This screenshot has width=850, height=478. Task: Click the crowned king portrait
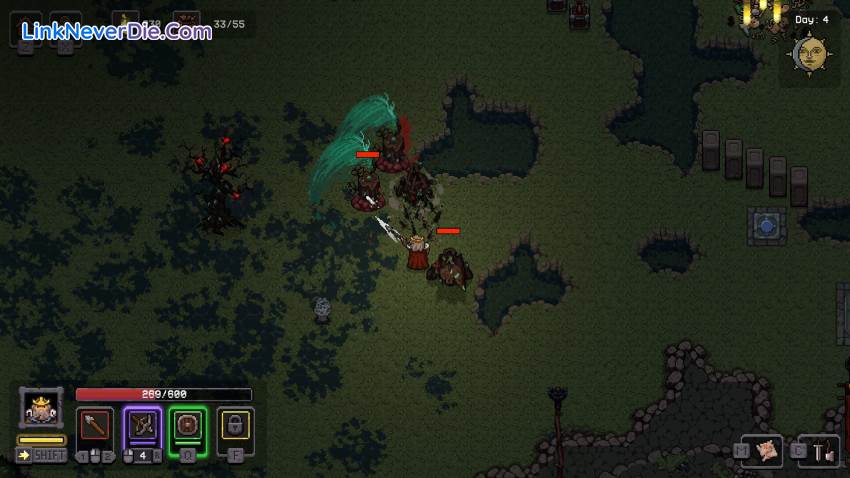pyautogui.click(x=41, y=408)
